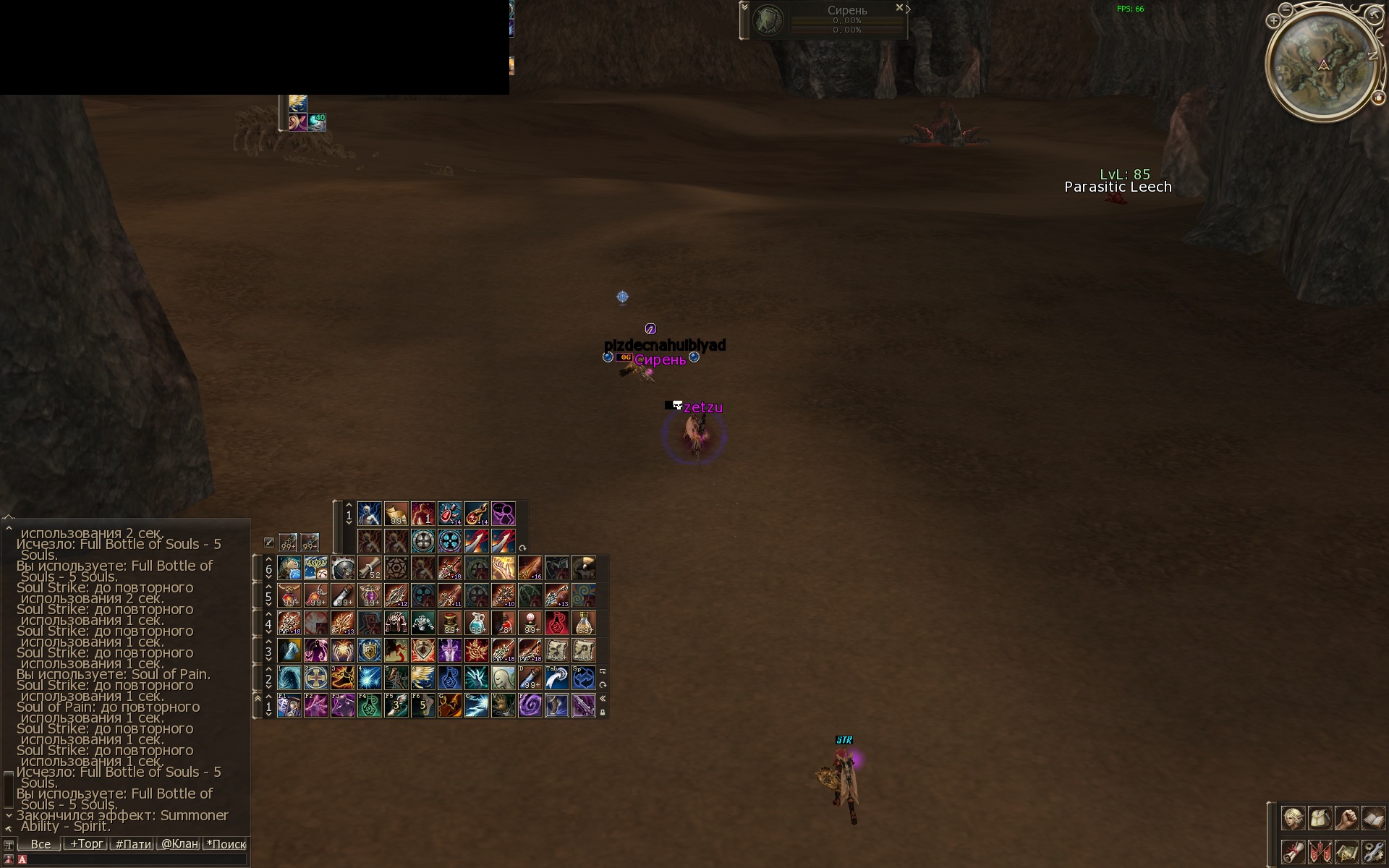The image size is (1389, 868).
Task: Switch to the @Клан chat tab
Action: click(179, 843)
